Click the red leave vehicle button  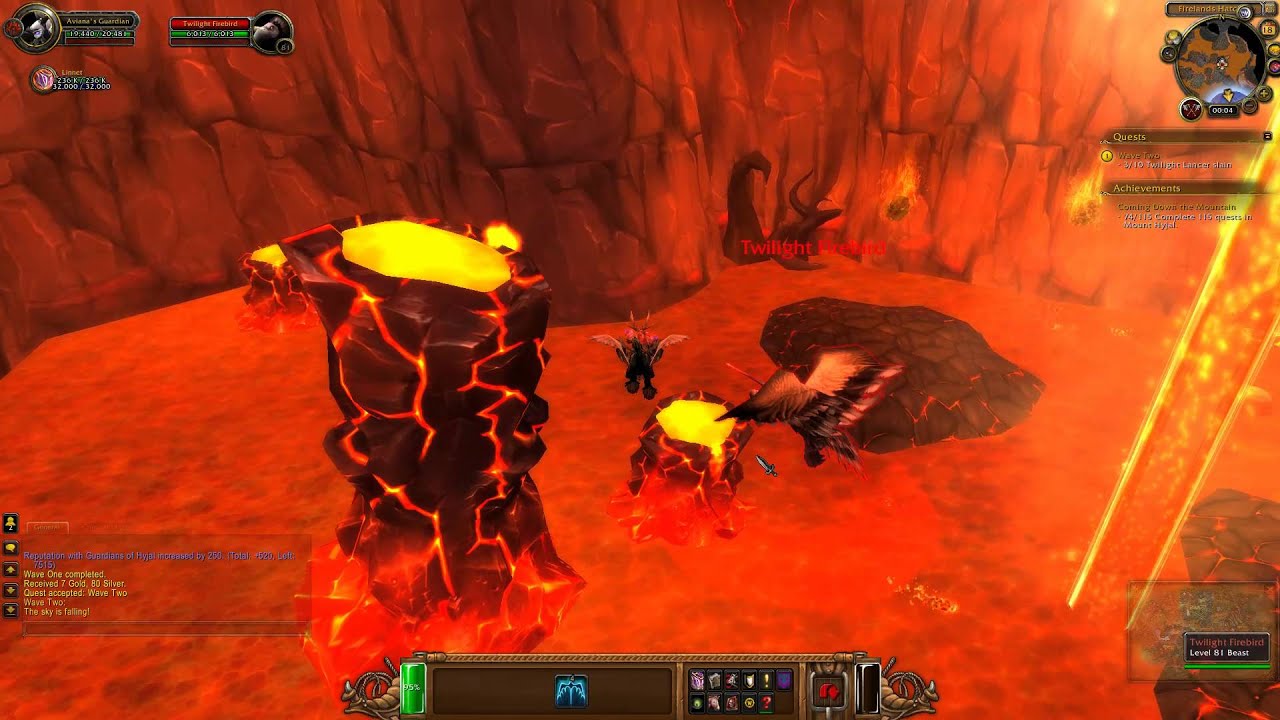(x=828, y=690)
